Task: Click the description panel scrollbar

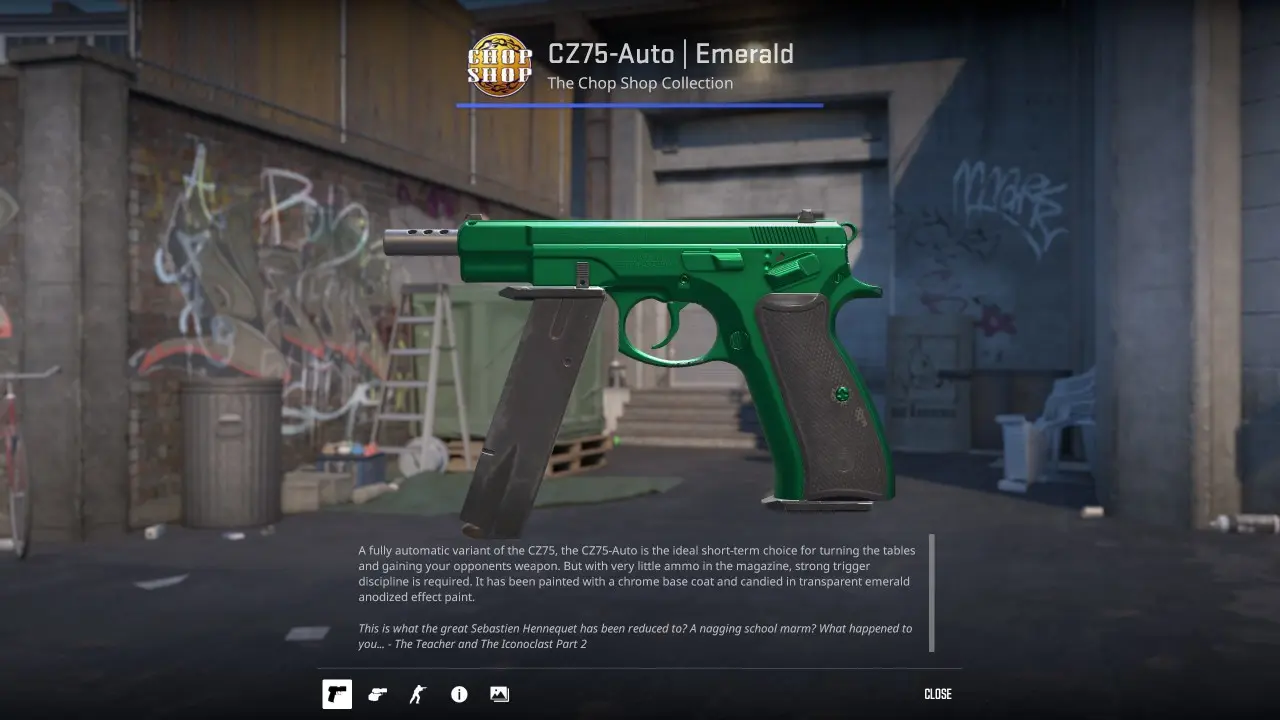Action: (932, 592)
